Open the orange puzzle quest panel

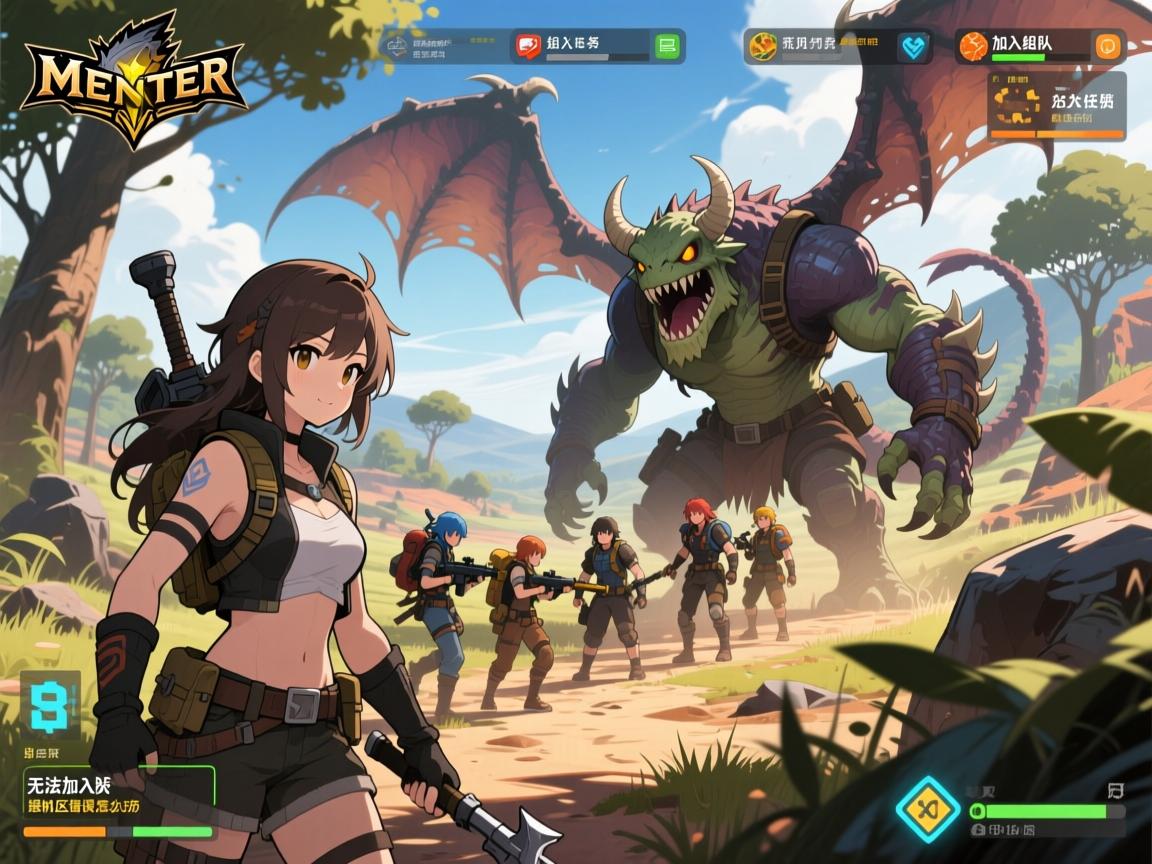(x=1056, y=105)
